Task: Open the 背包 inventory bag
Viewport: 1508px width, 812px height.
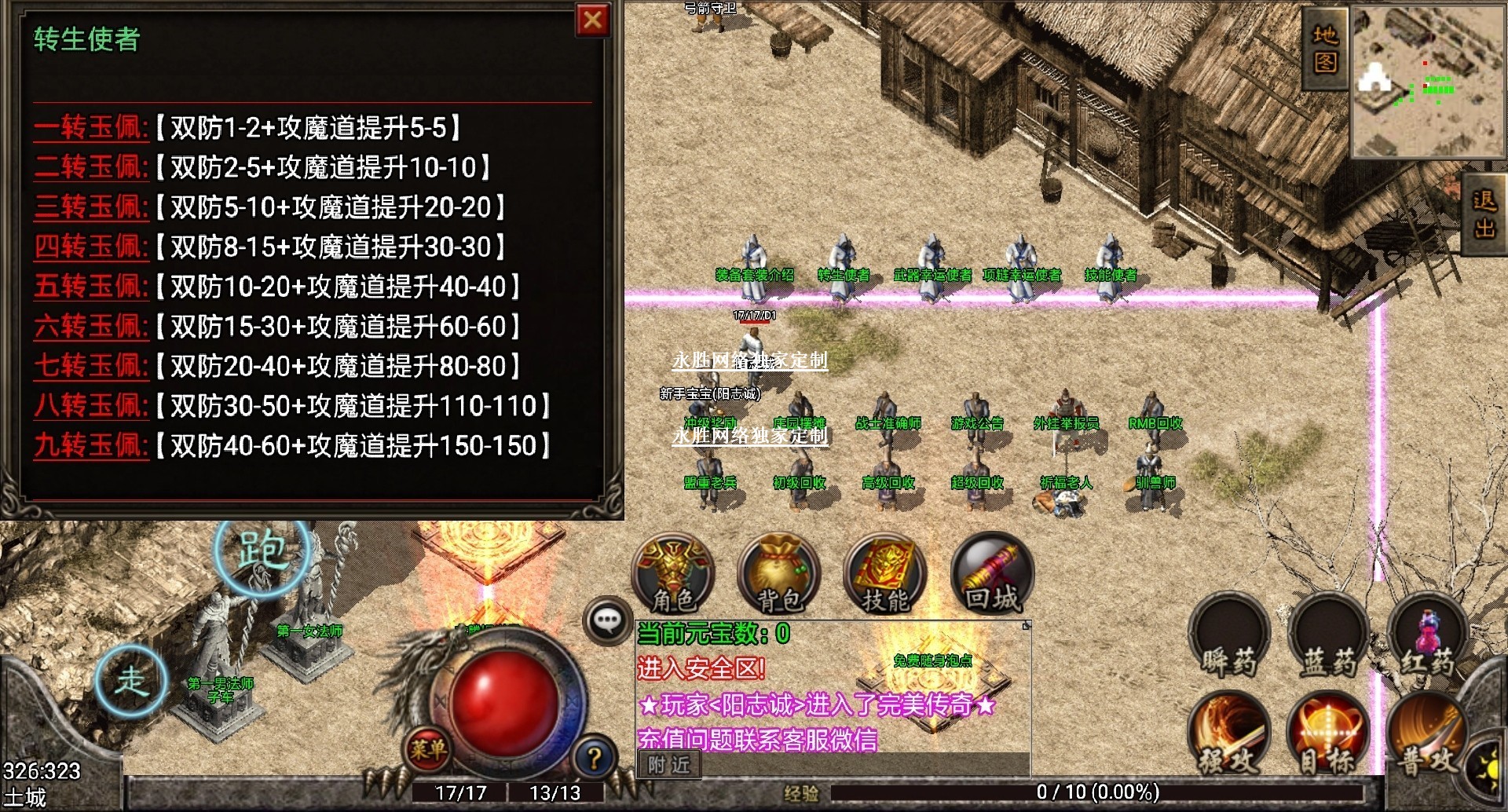Action: (779, 575)
